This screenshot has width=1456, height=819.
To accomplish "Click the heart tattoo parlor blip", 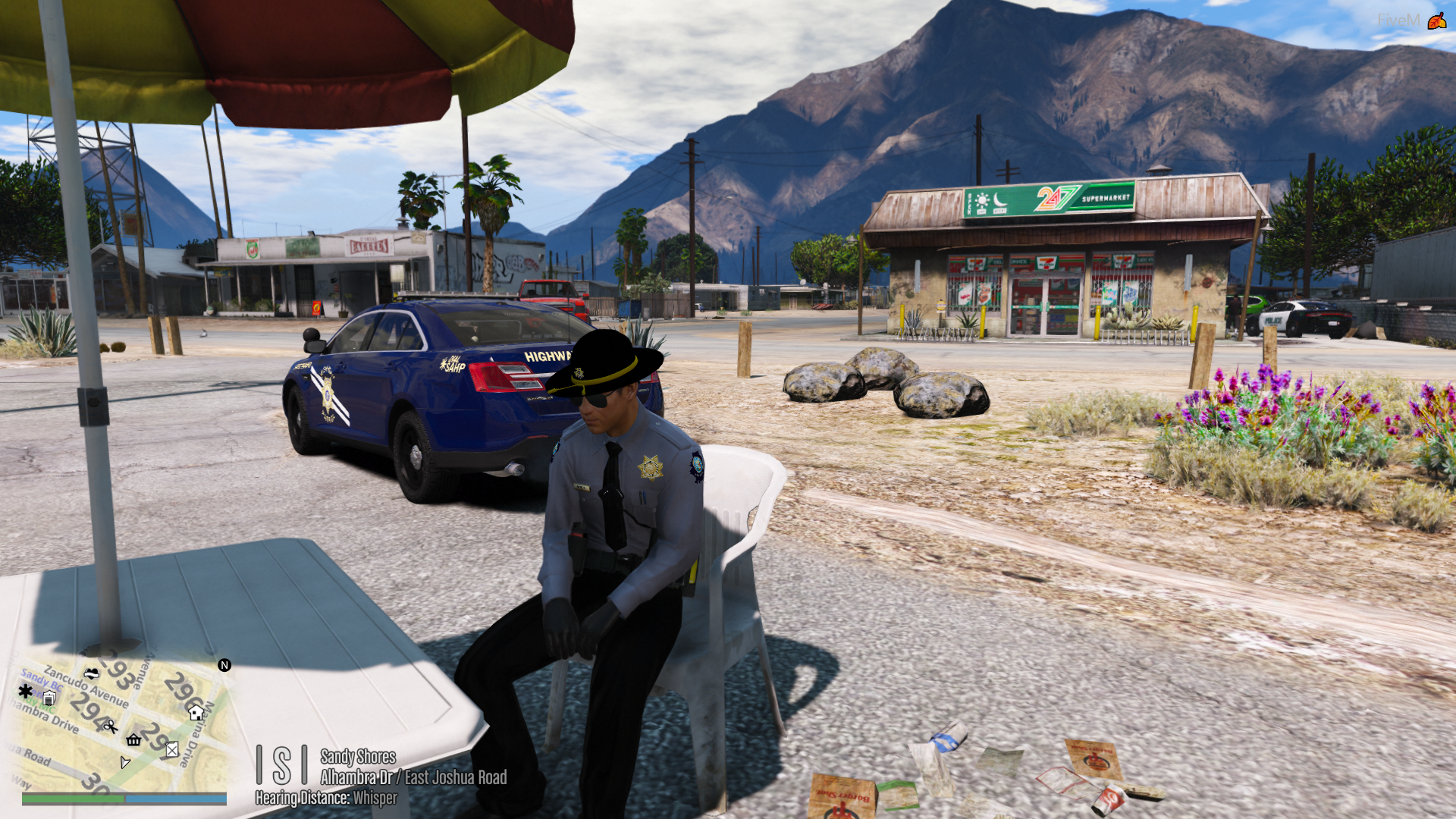I will (x=92, y=673).
